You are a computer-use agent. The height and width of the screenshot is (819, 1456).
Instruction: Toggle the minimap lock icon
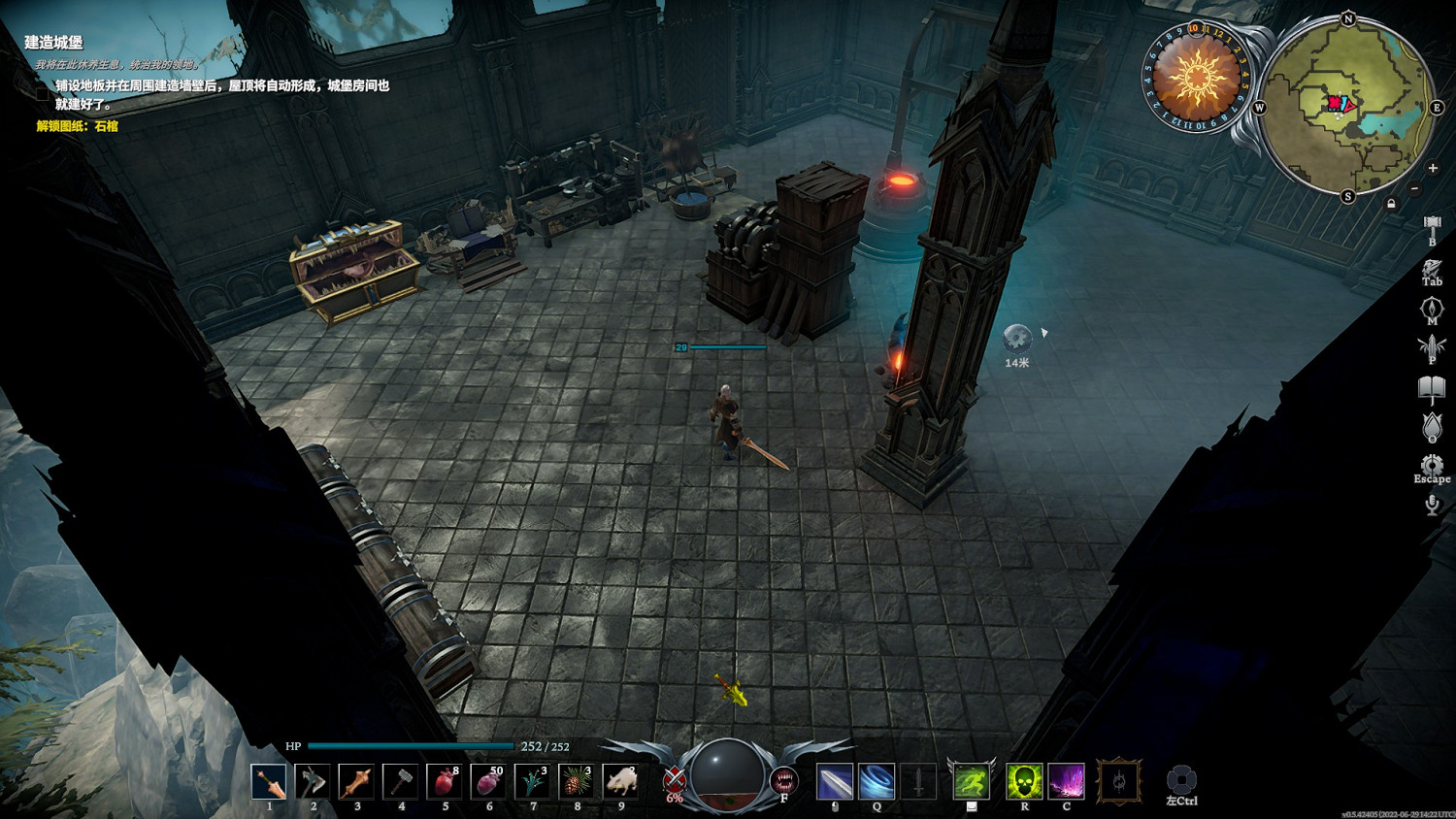point(1391,204)
